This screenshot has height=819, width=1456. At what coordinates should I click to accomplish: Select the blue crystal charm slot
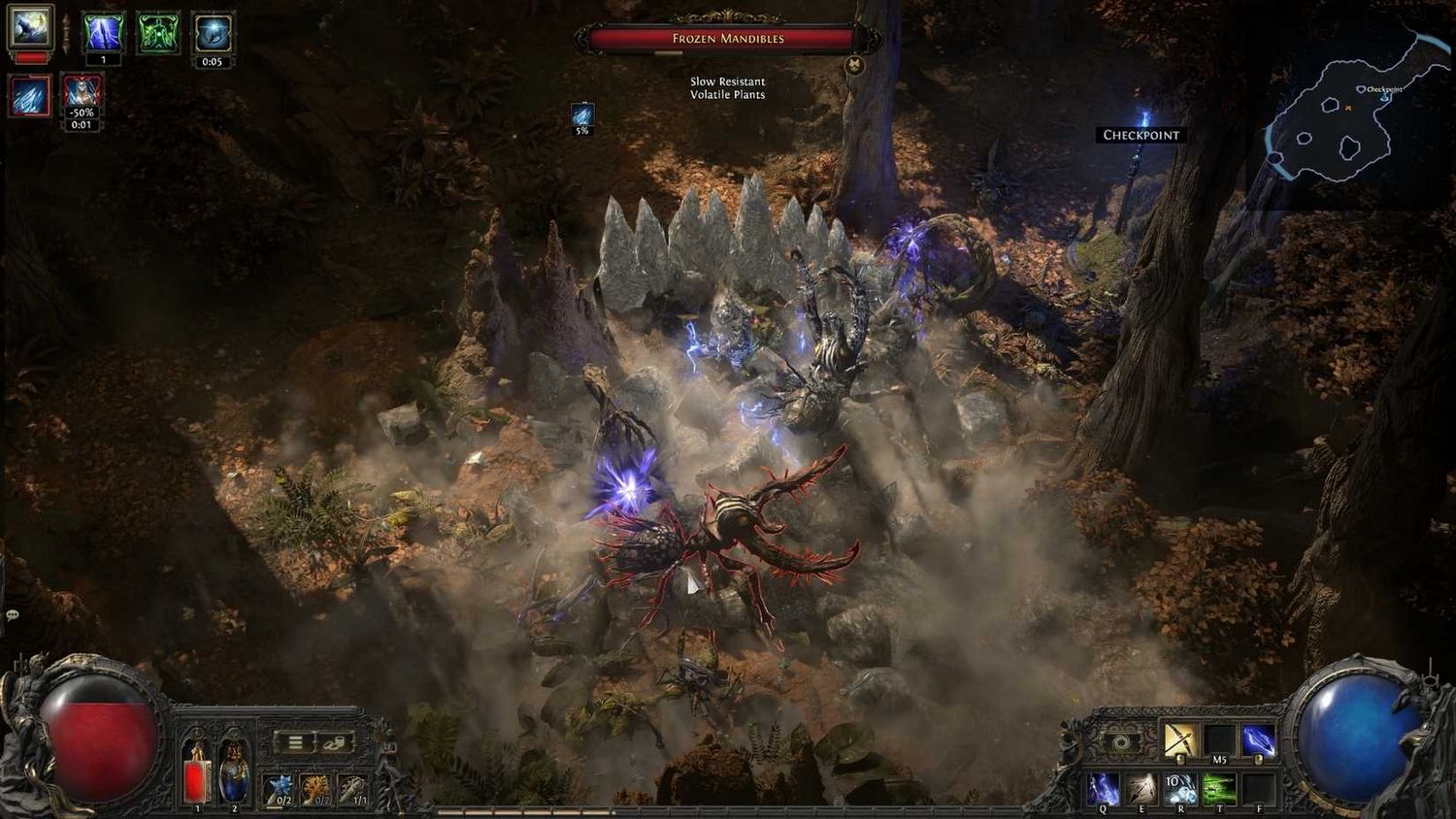[x=281, y=789]
